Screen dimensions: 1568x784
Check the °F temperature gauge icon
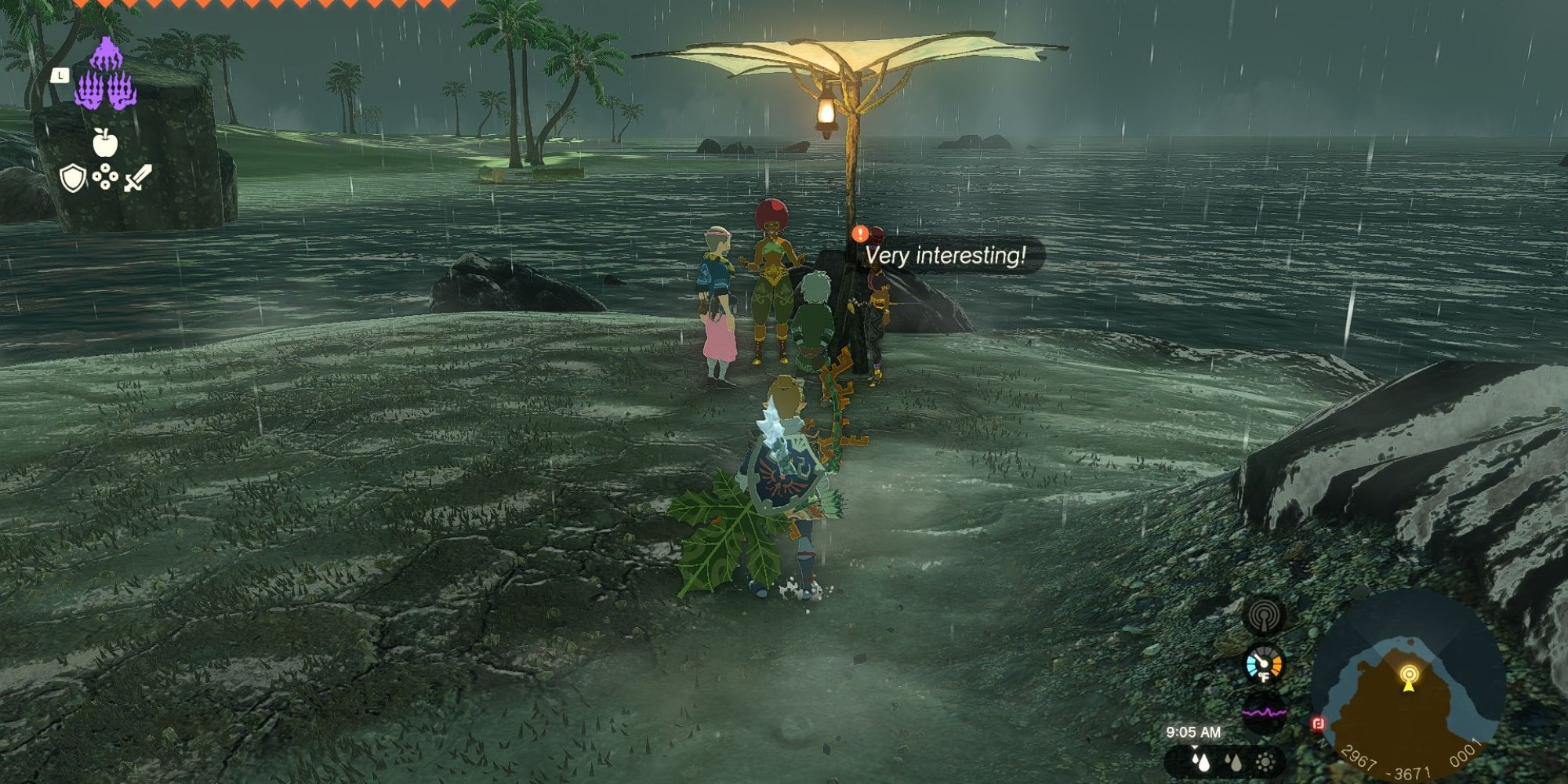click(x=1263, y=666)
